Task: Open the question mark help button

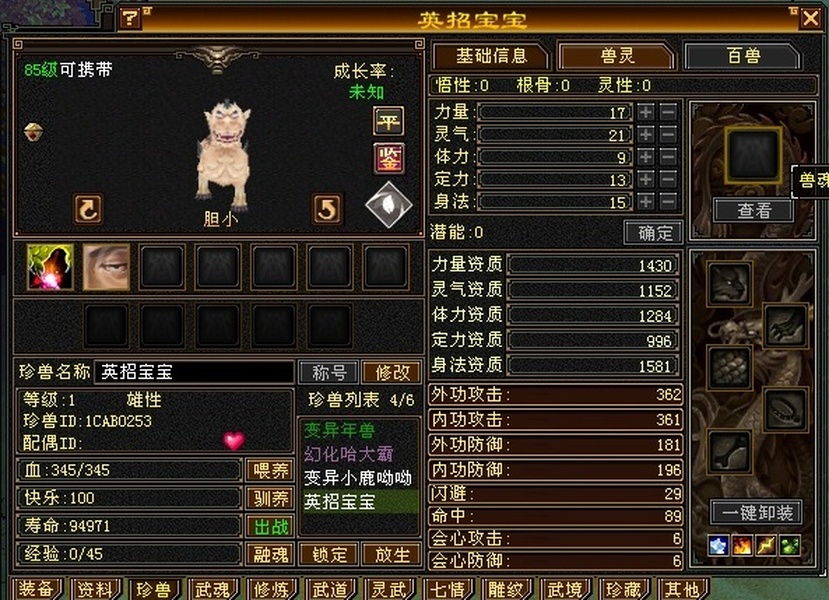Action: 130,18
